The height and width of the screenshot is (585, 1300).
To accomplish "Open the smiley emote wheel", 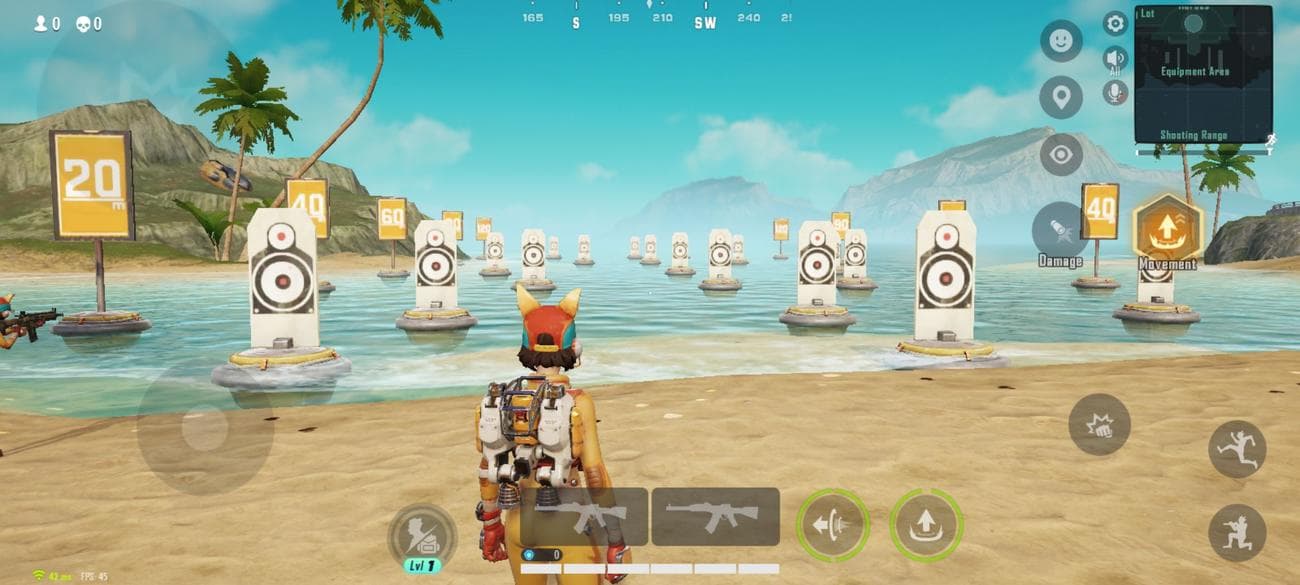I will 1060,41.
